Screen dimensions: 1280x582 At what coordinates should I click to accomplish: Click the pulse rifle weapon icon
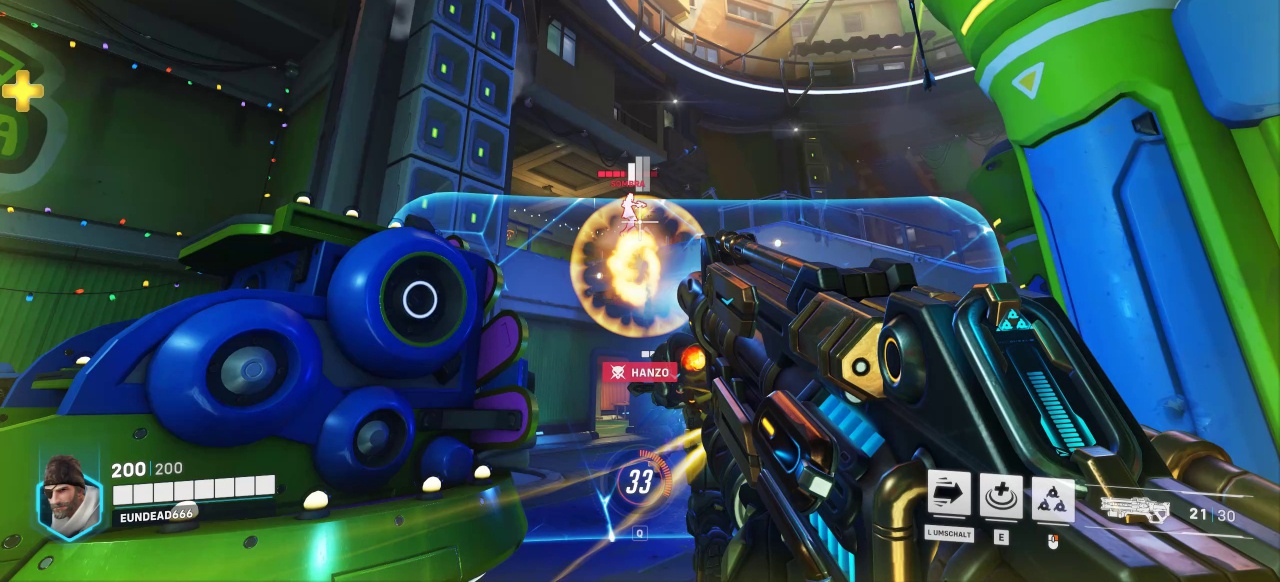1135,509
